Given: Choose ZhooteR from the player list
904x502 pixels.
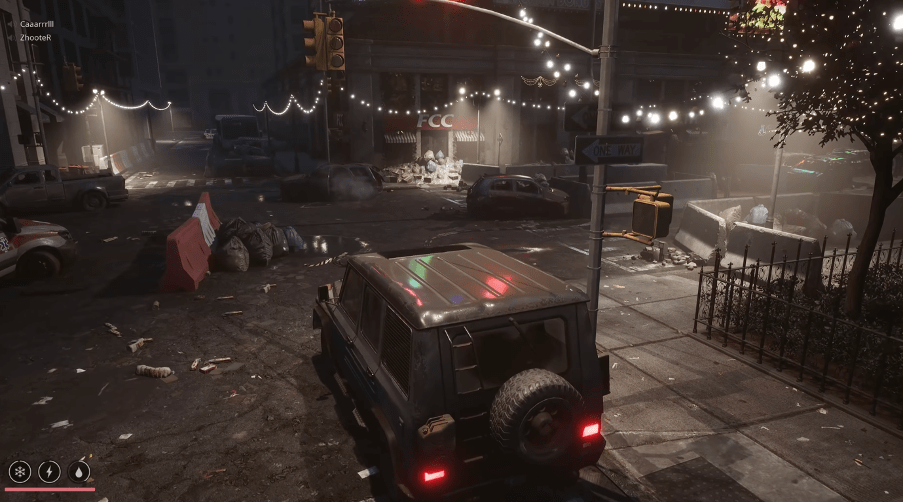Looking at the screenshot, I should [35, 37].
